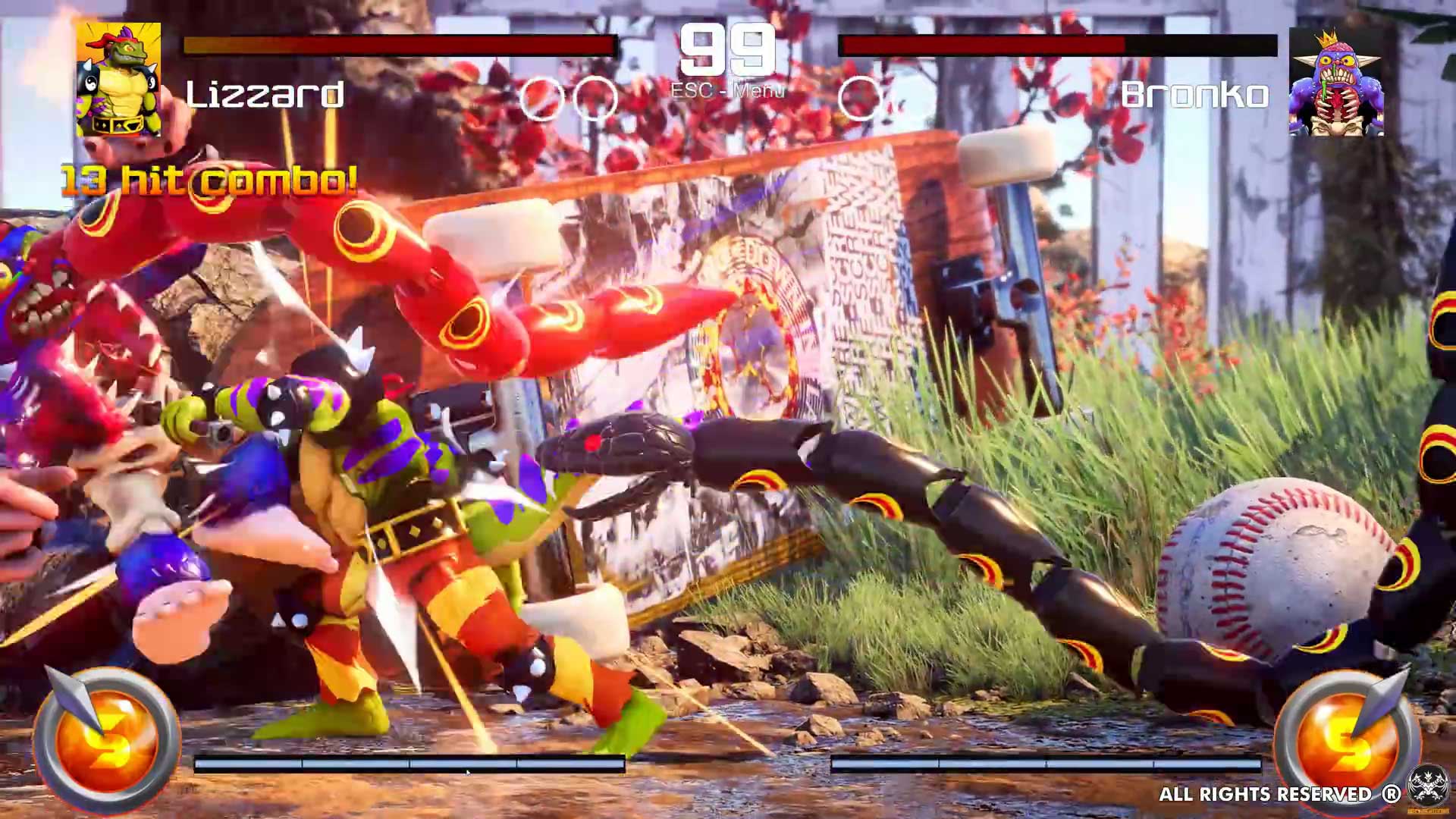The width and height of the screenshot is (1456, 819).
Task: Select Bronko's orange super orb icon
Action: pos(1346,739)
